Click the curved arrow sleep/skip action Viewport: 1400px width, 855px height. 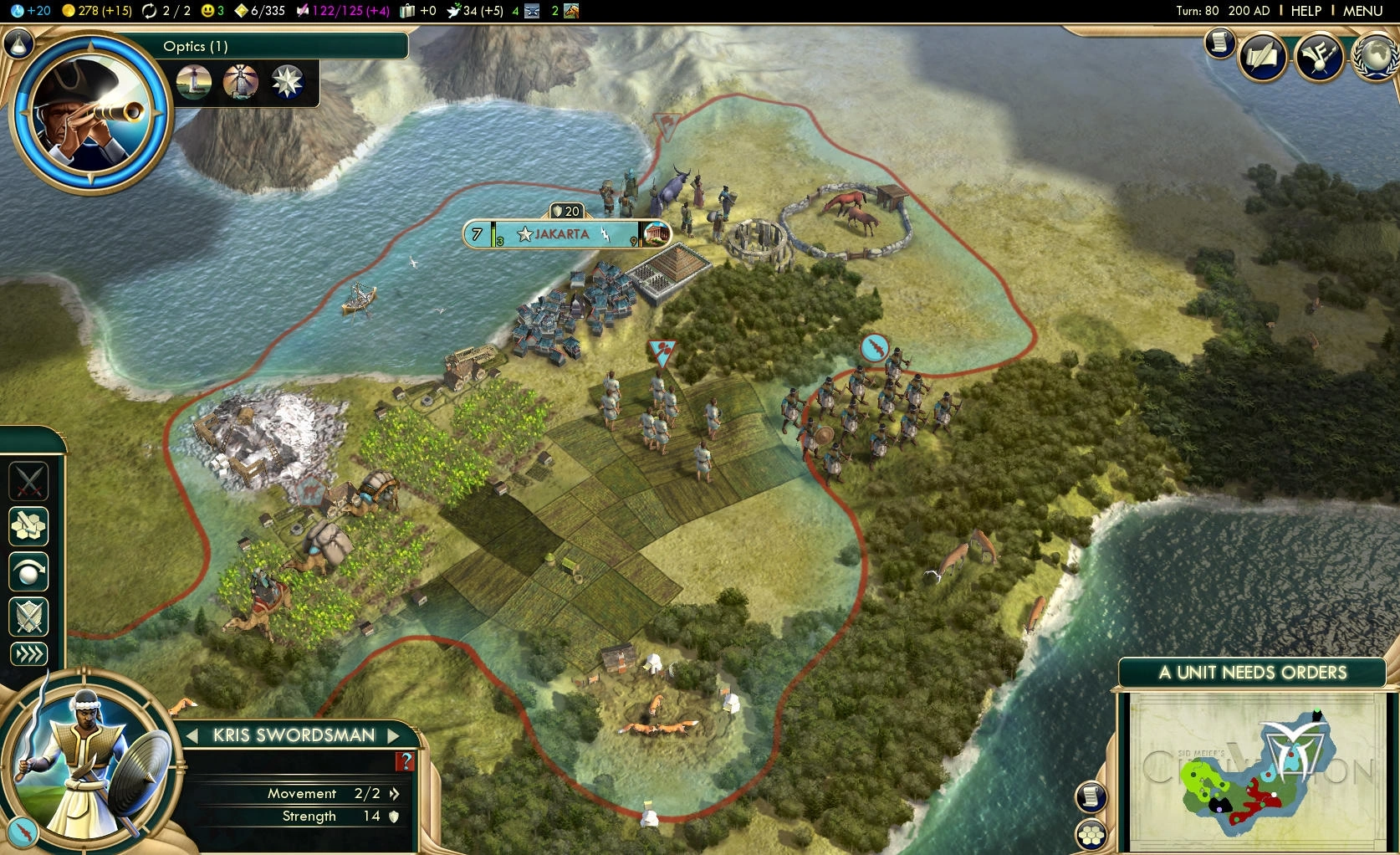pyautogui.click(x=29, y=573)
